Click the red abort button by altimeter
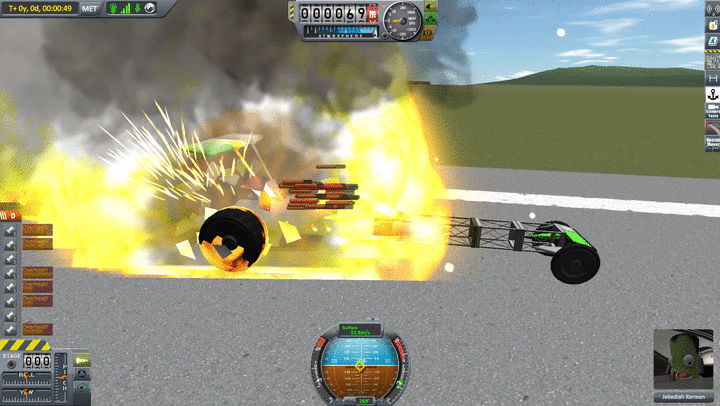720x406 pixels. click(x=373, y=15)
